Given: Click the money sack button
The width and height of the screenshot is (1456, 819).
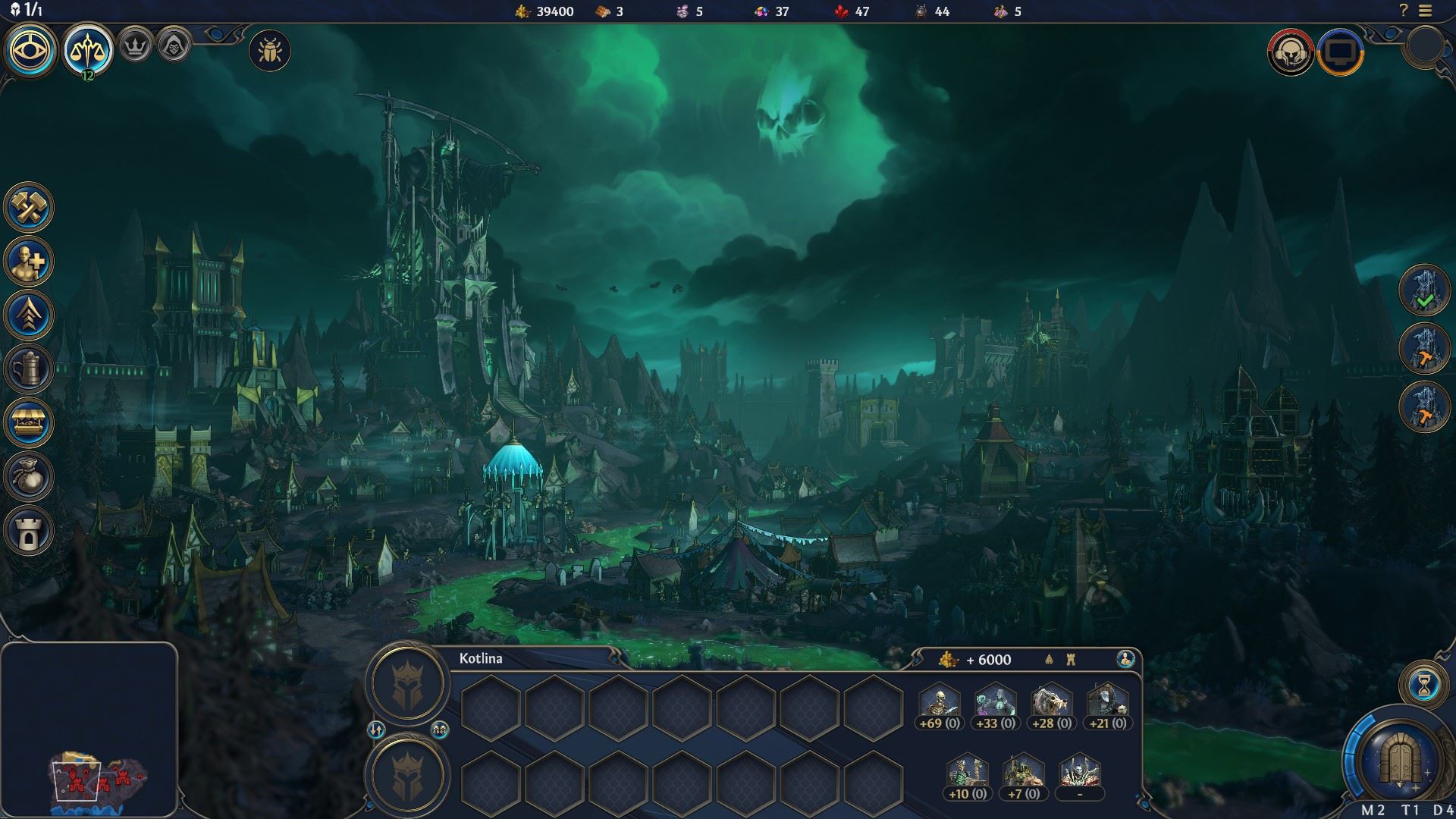Looking at the screenshot, I should tap(29, 476).
